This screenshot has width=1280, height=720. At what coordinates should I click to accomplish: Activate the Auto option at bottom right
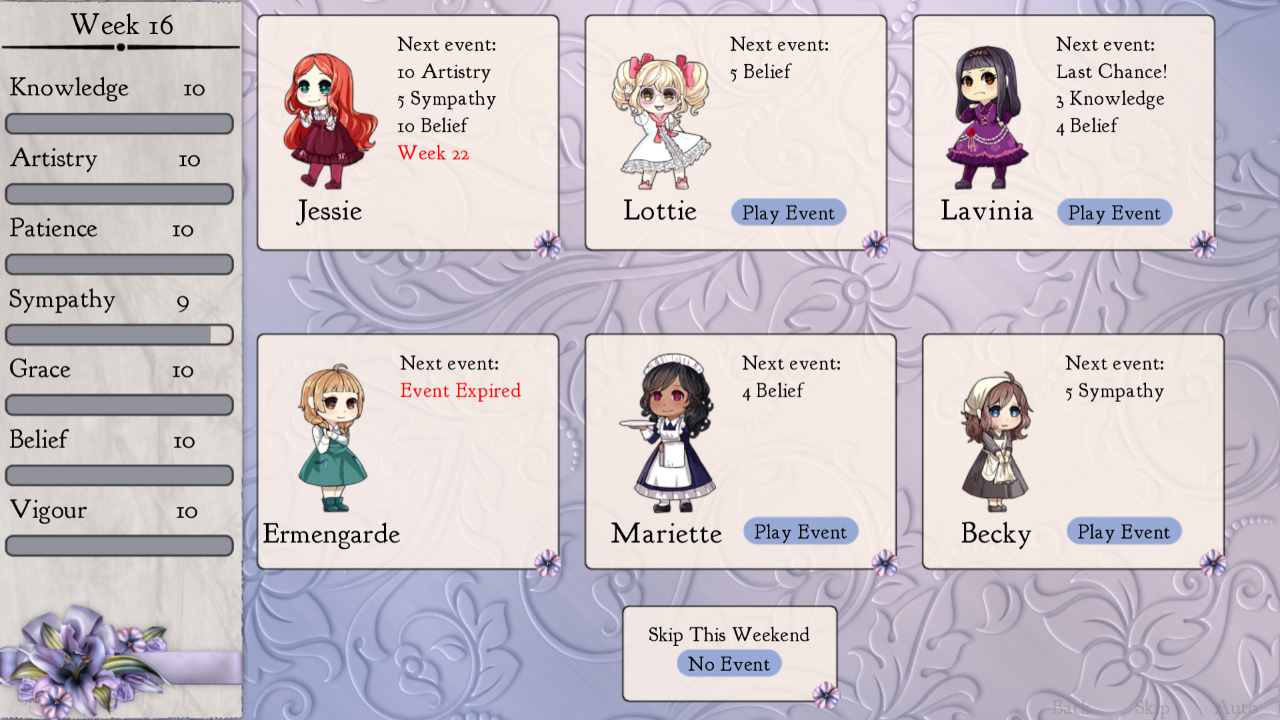point(1235,707)
